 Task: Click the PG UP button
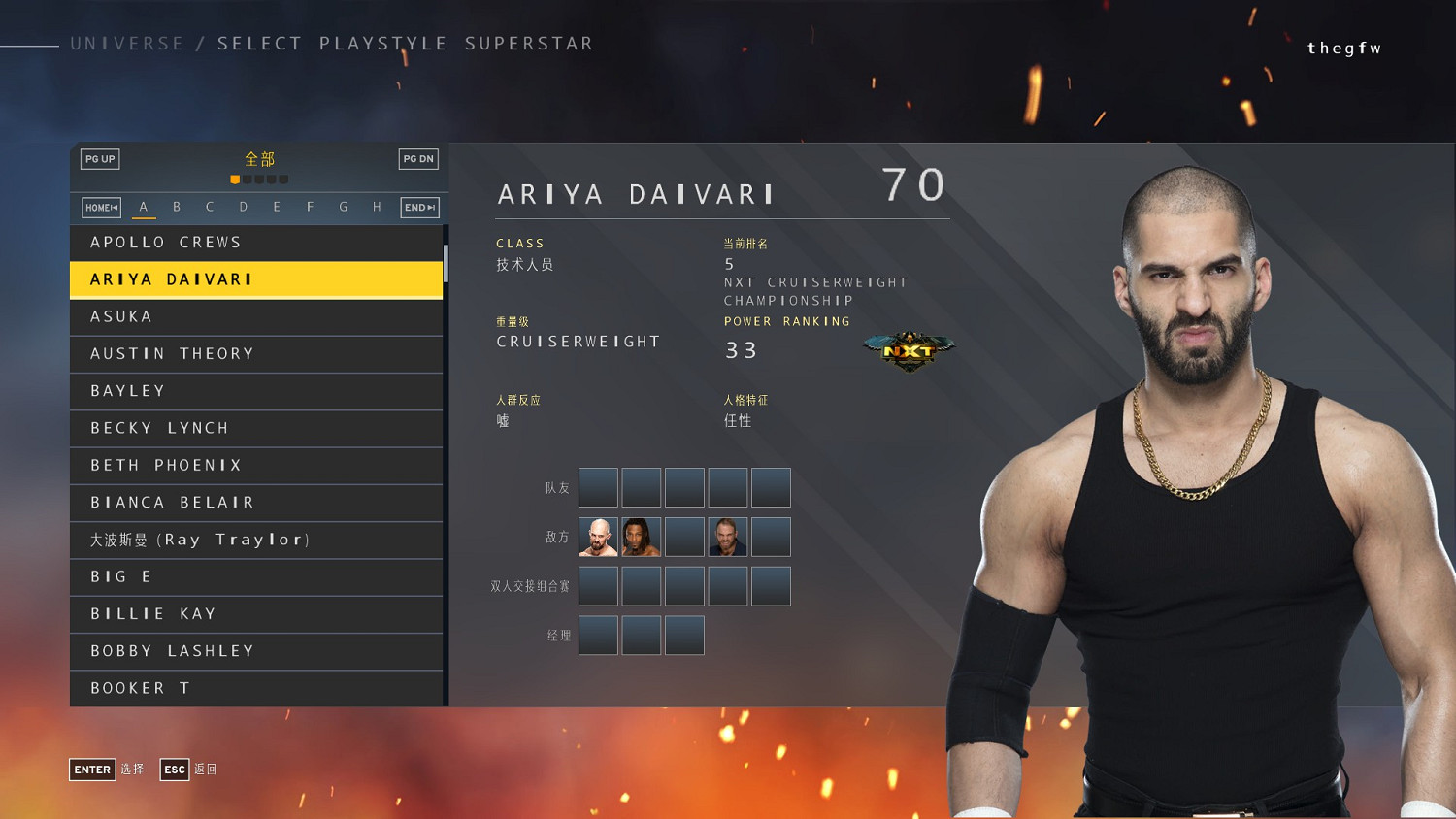click(x=100, y=158)
